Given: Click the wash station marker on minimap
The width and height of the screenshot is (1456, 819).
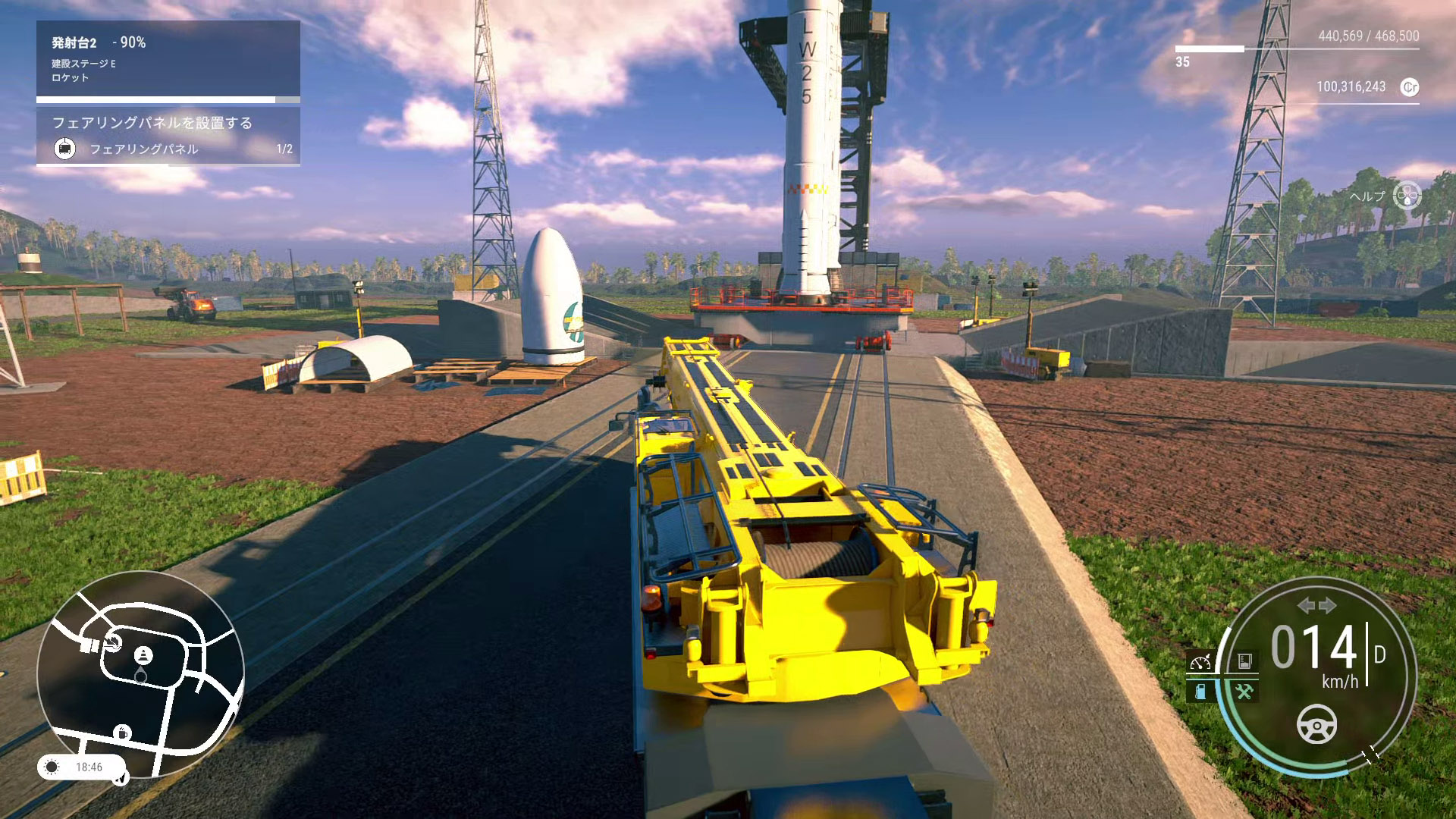Looking at the screenshot, I should point(113,643).
